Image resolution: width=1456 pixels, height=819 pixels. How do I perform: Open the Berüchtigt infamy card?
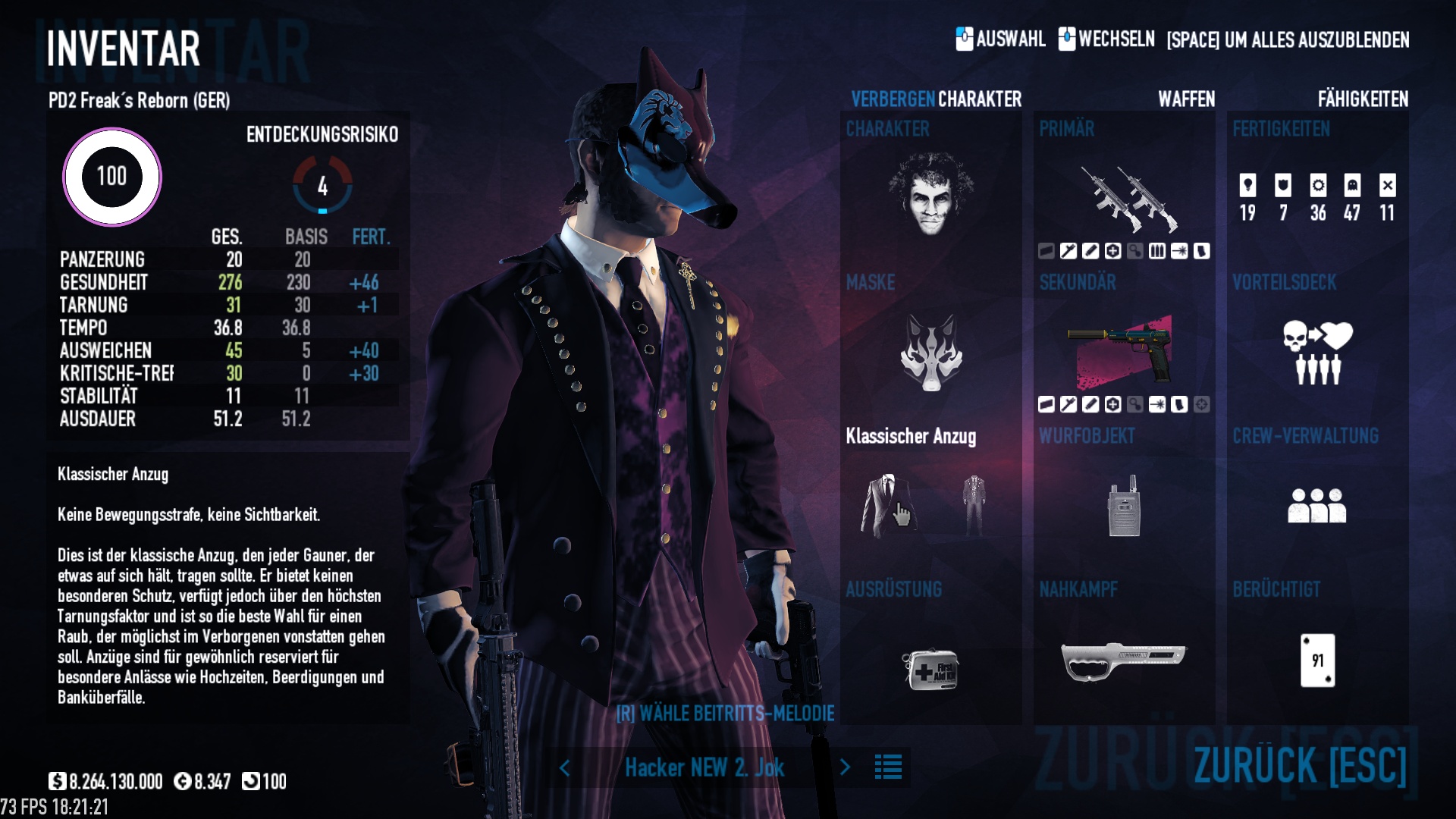coord(1317,661)
